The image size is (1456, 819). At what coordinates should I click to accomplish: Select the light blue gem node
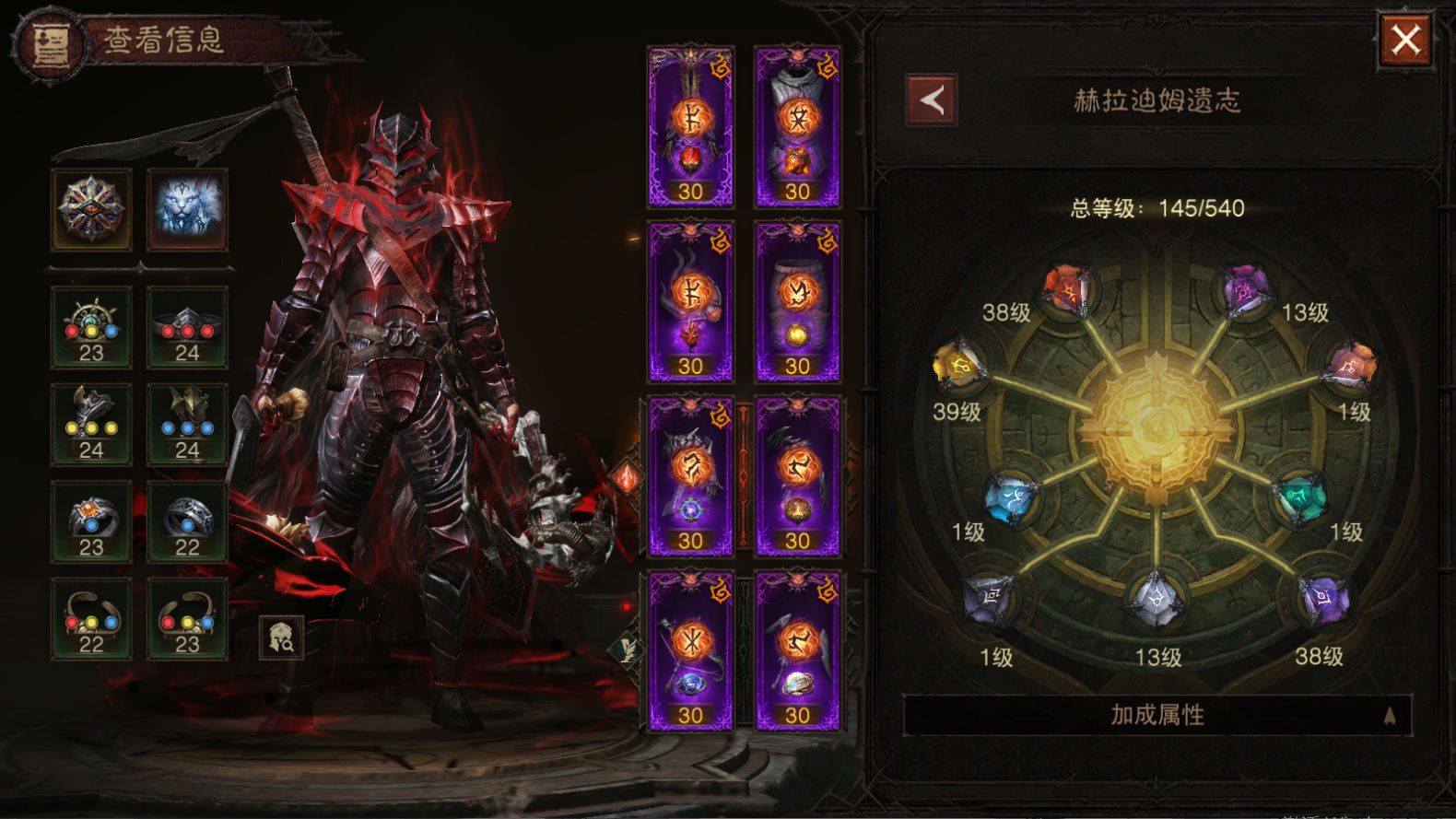1010,498
